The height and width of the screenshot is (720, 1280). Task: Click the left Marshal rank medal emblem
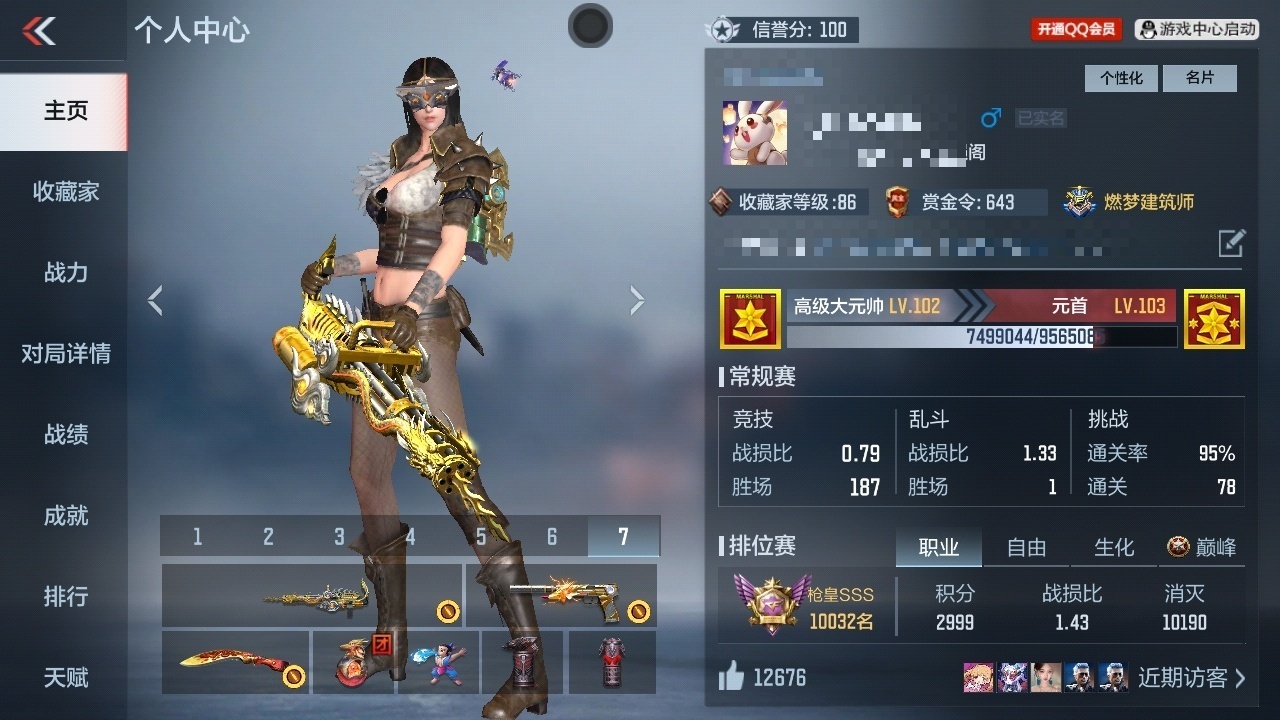pos(749,318)
